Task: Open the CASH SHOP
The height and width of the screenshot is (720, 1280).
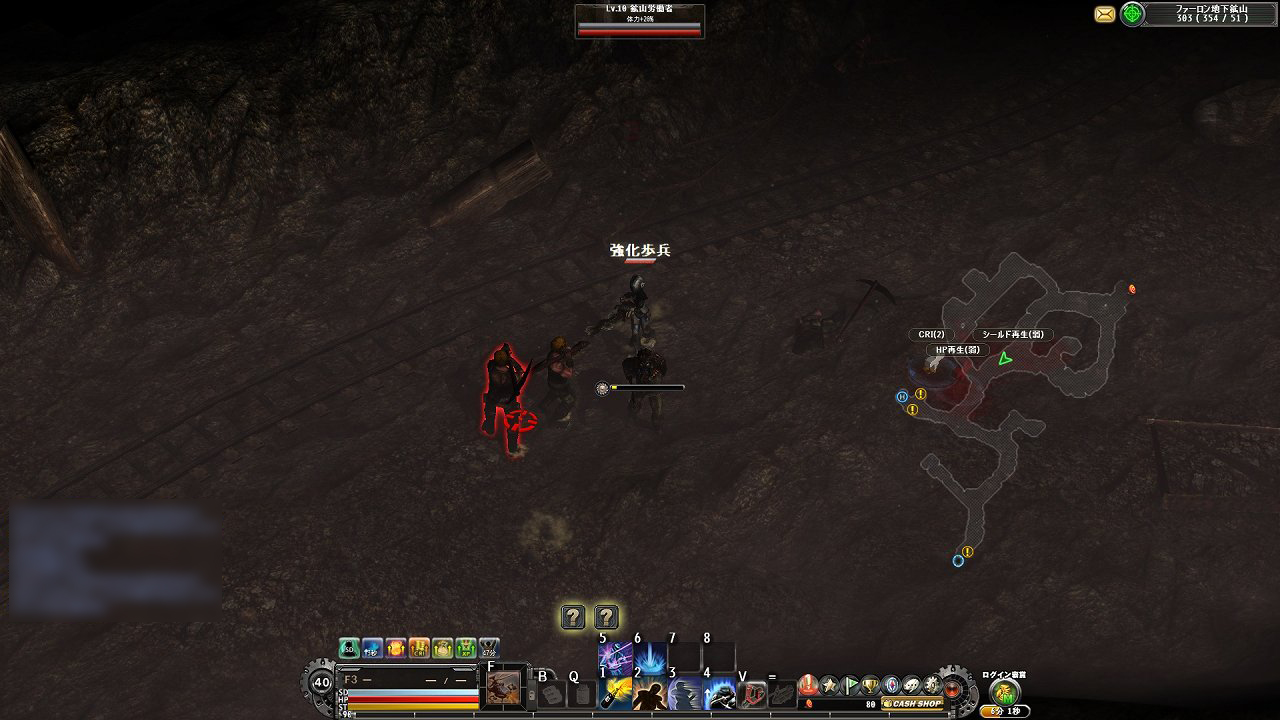Action: [x=910, y=703]
